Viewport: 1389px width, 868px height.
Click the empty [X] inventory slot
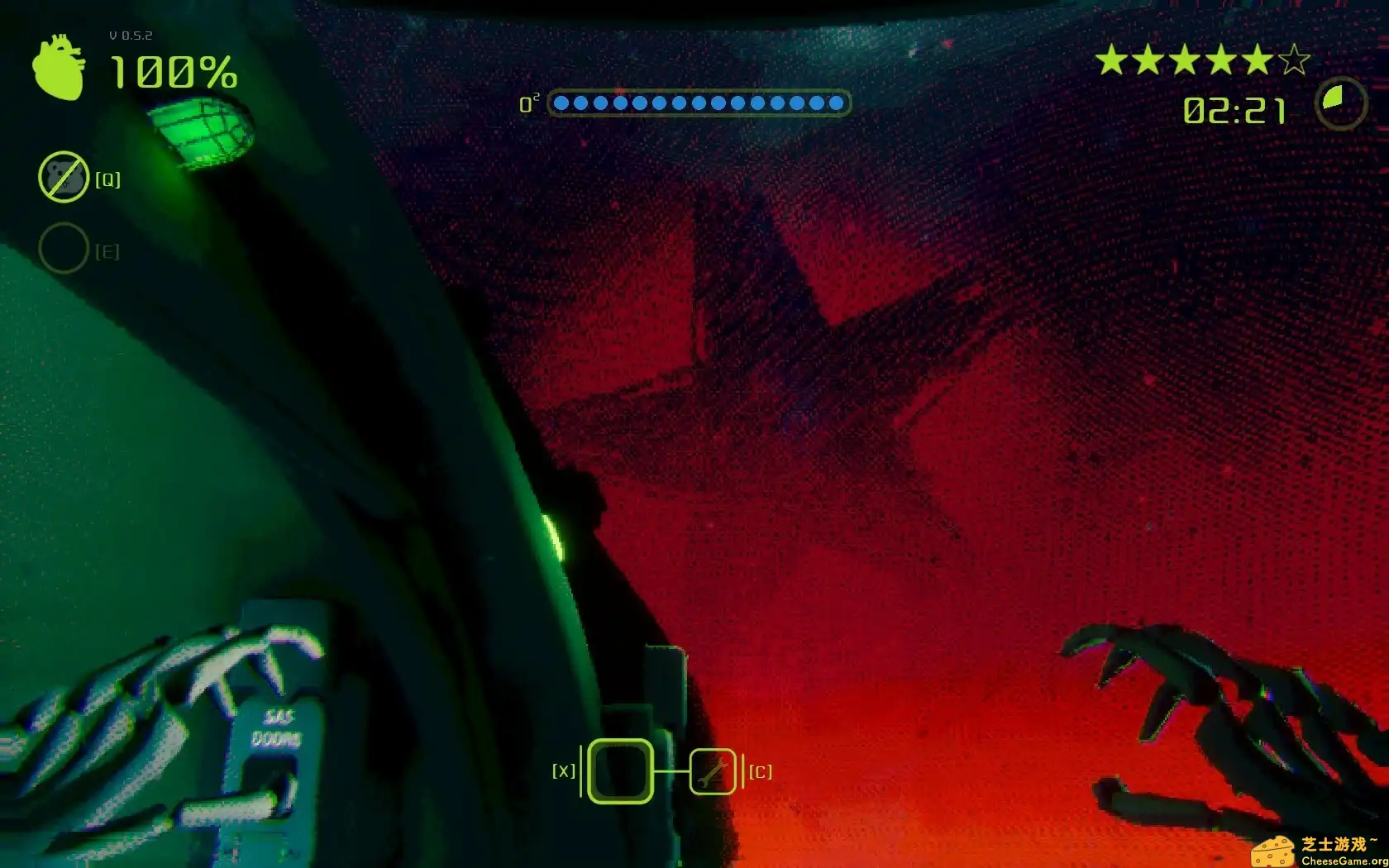620,771
